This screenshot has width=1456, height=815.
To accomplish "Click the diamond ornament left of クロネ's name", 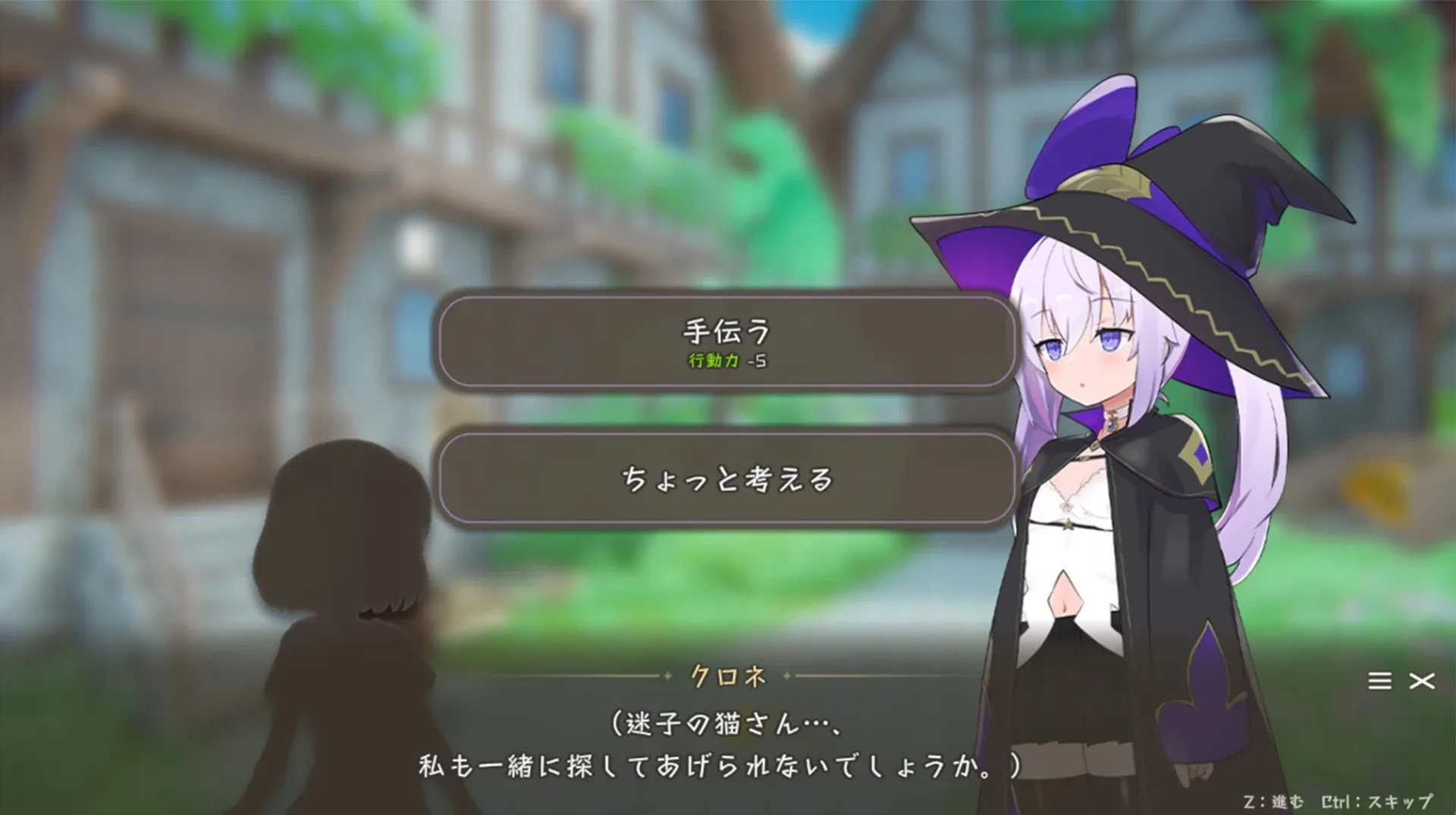I will [x=667, y=677].
